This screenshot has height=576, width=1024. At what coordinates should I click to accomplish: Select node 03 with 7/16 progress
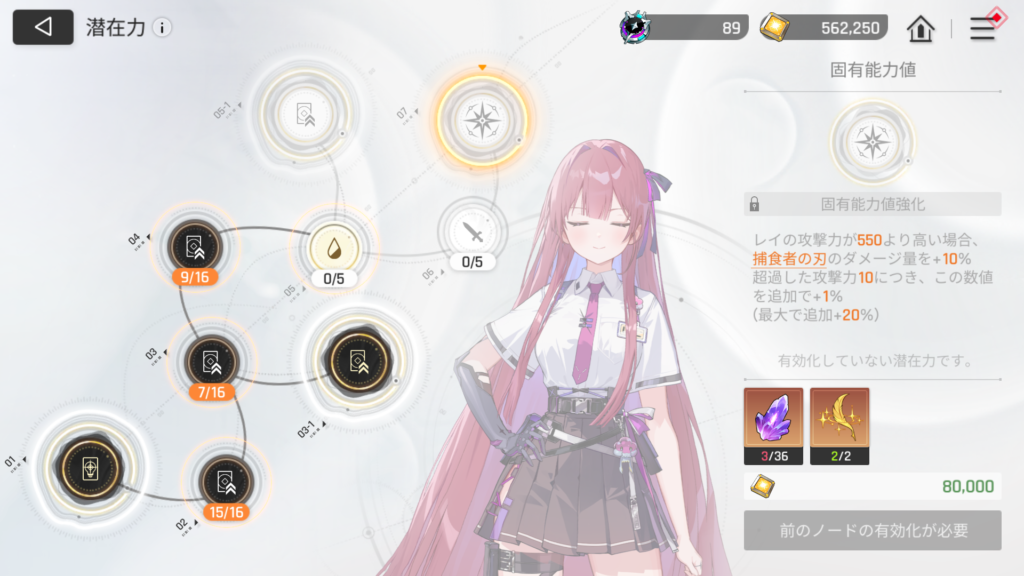pyautogui.click(x=211, y=360)
